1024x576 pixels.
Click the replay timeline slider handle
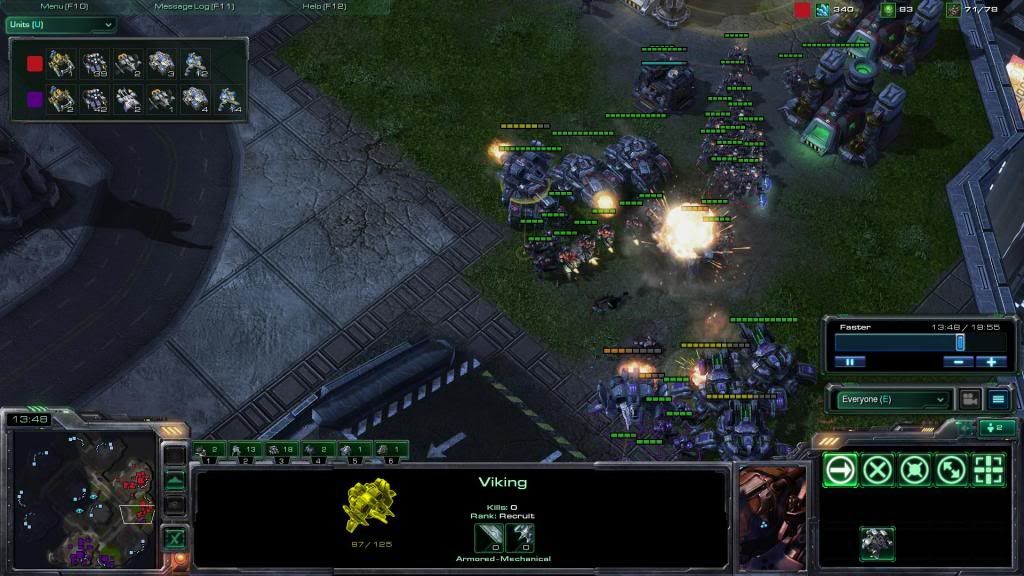click(x=960, y=342)
